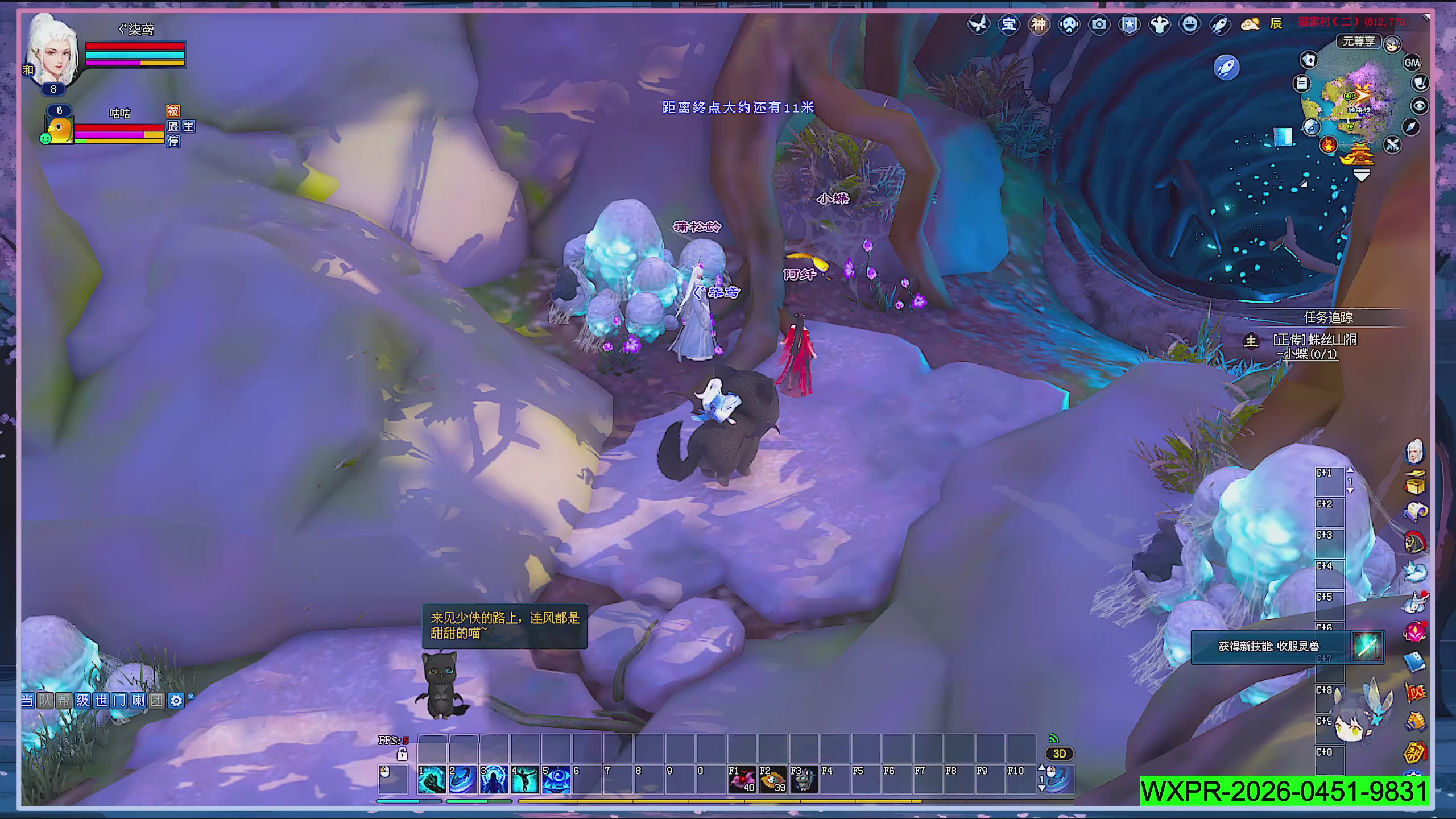This screenshot has height=819, width=1456.
Task: Open chat settings gear icon
Action: 176,701
